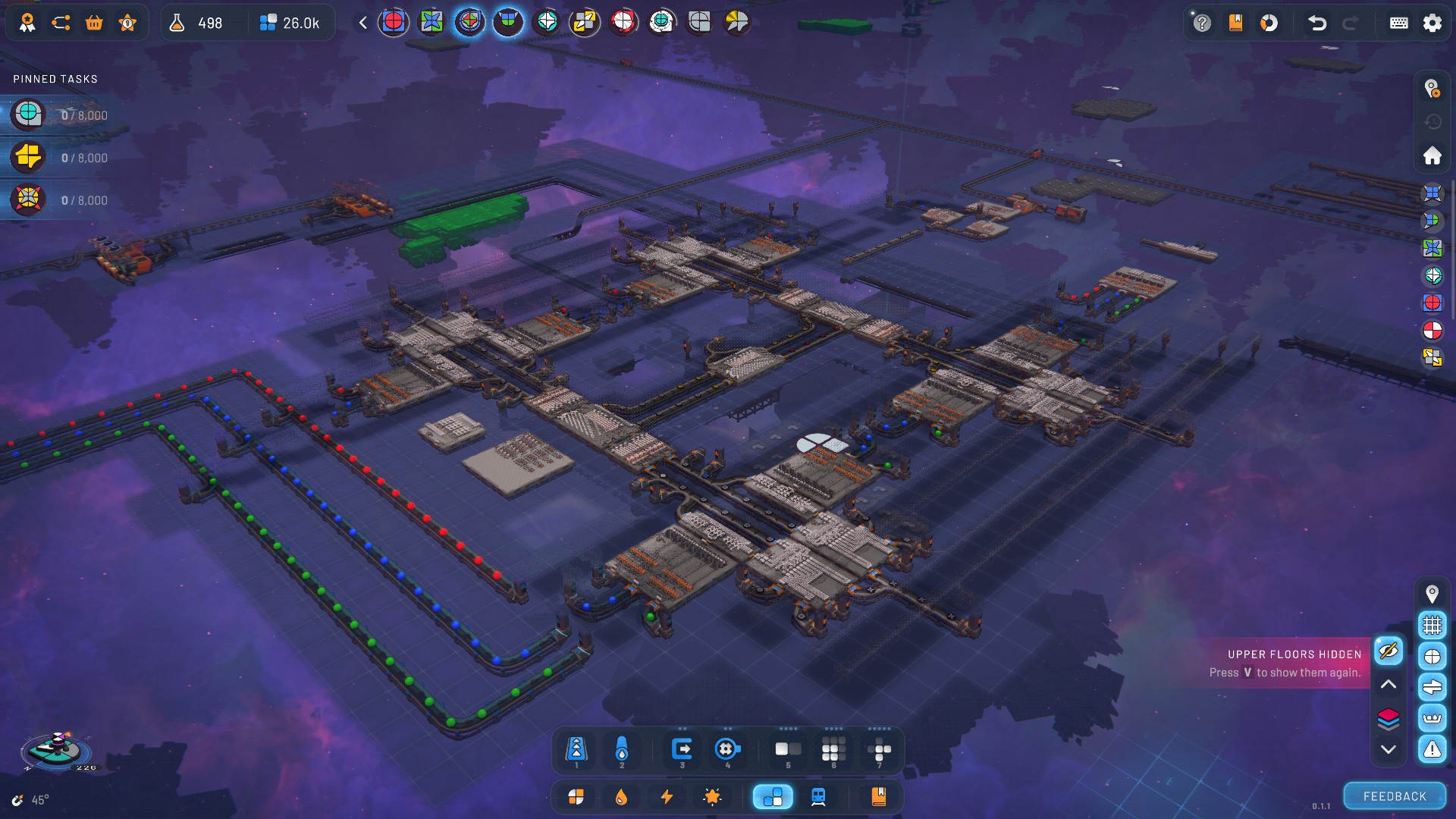Open the milestones ribbon medal icon
This screenshot has width=1456, height=819.
point(27,23)
